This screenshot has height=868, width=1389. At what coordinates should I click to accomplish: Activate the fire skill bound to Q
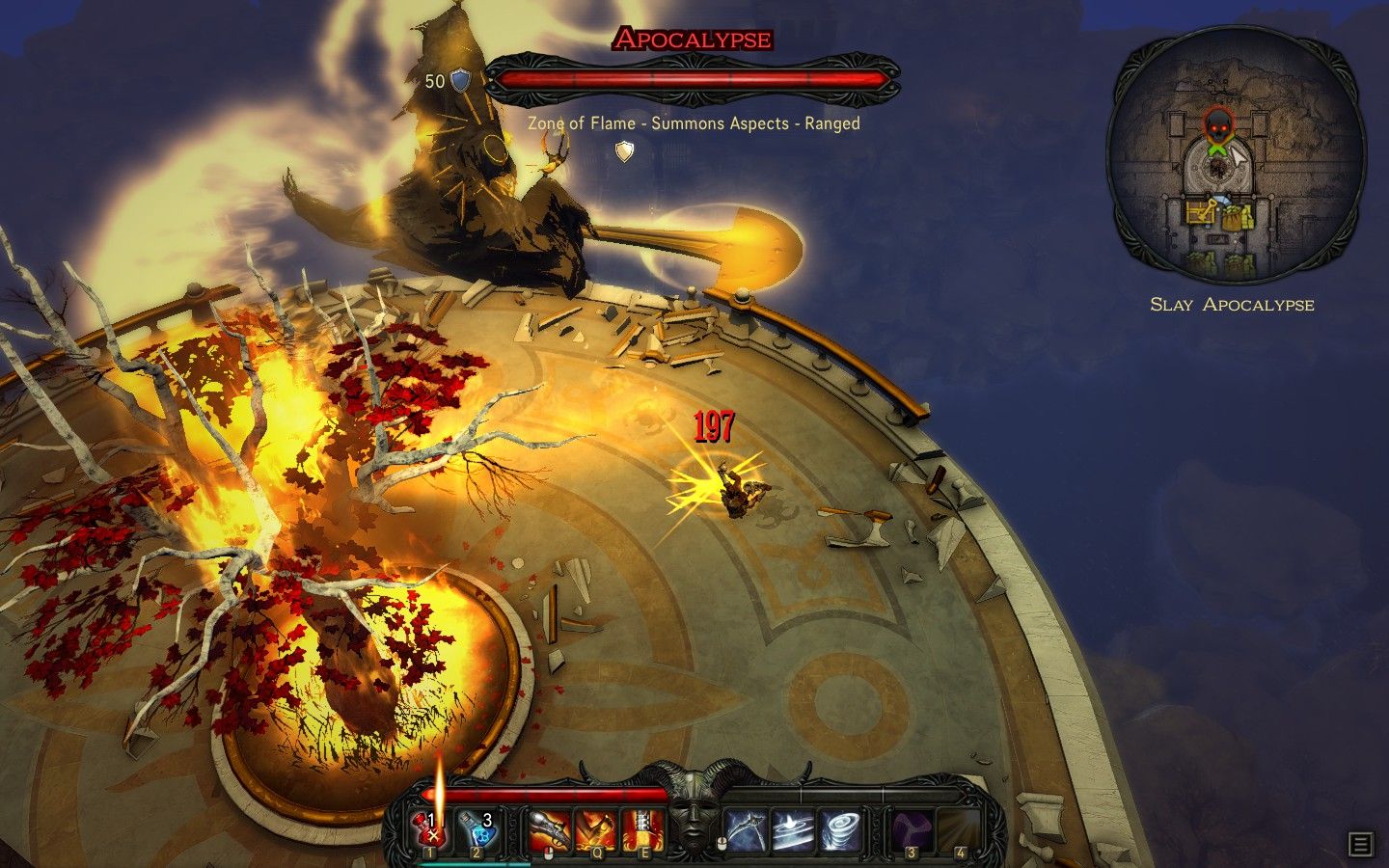[597, 827]
